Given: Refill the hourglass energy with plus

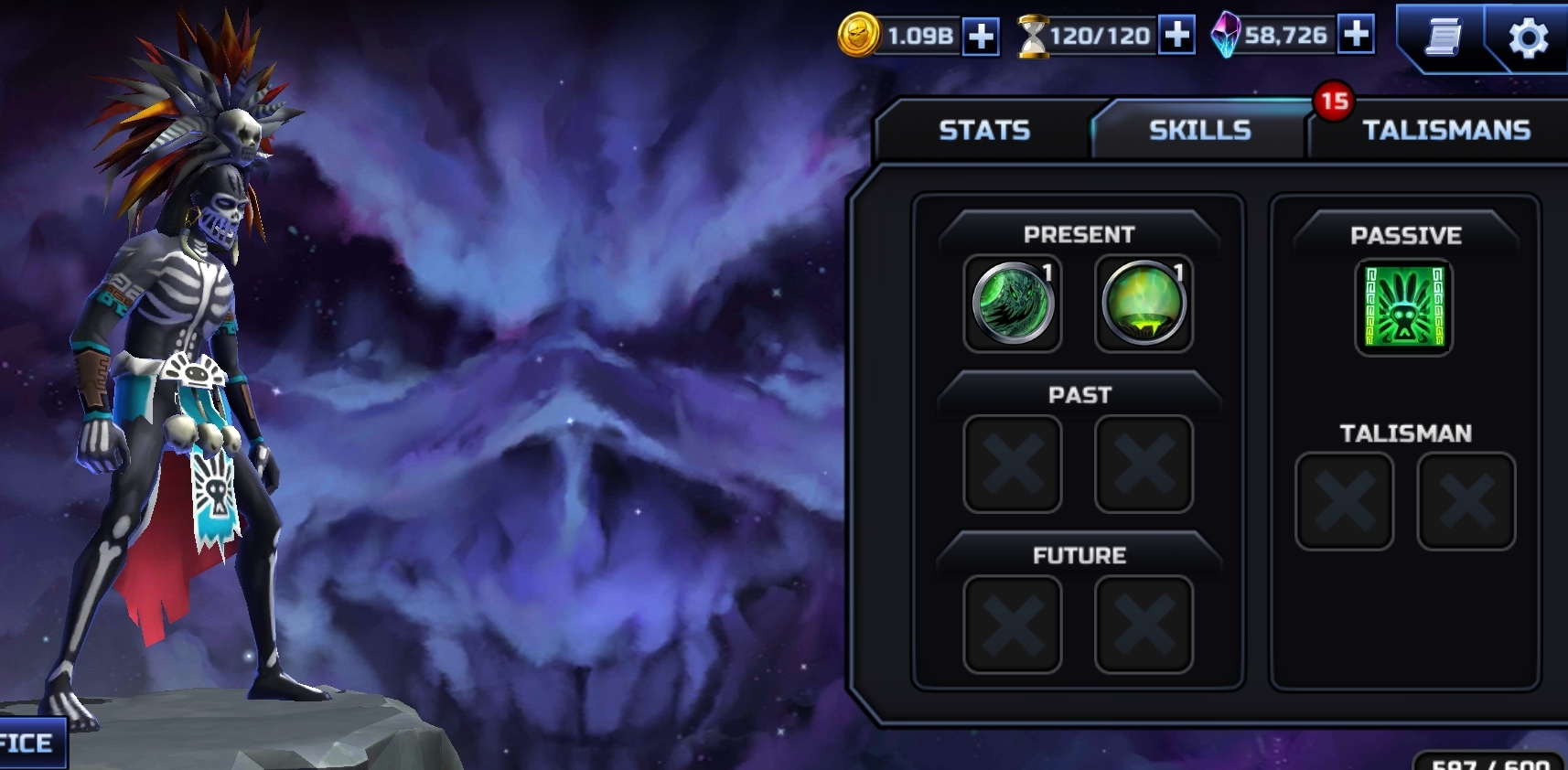Looking at the screenshot, I should coord(1176,36).
